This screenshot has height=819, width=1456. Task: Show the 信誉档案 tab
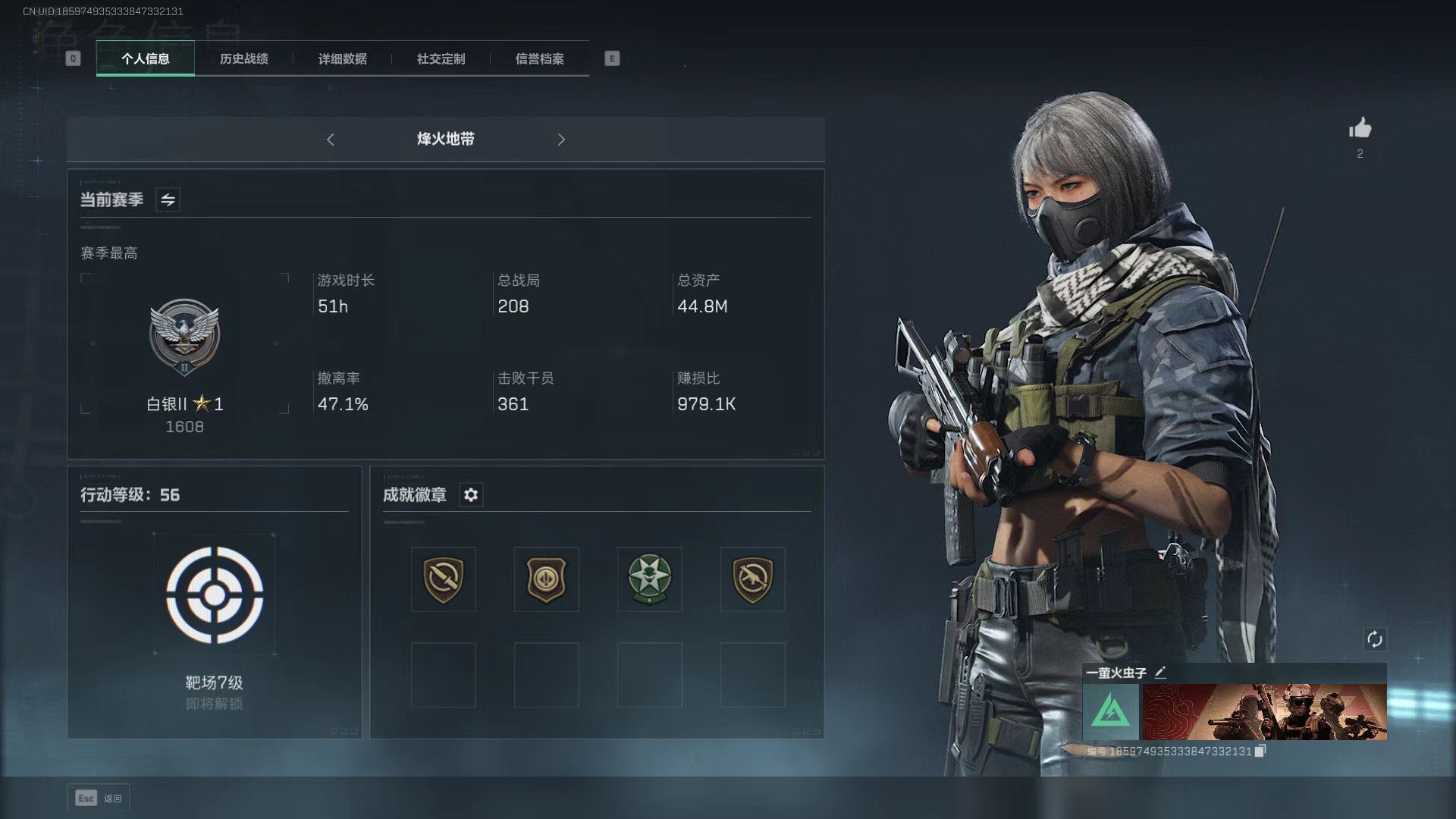click(539, 58)
